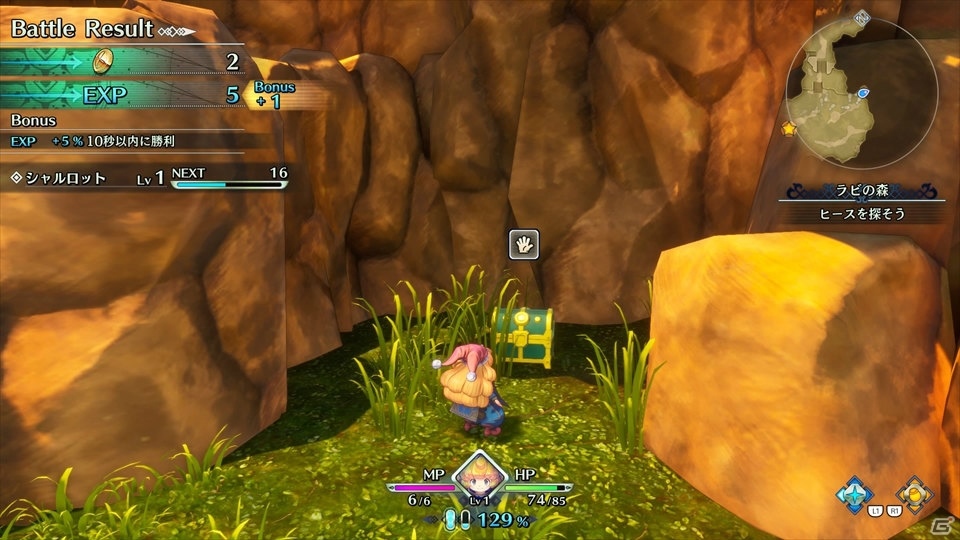Open the circular forest minimap
This screenshot has width=960, height=540.
[x=861, y=94]
